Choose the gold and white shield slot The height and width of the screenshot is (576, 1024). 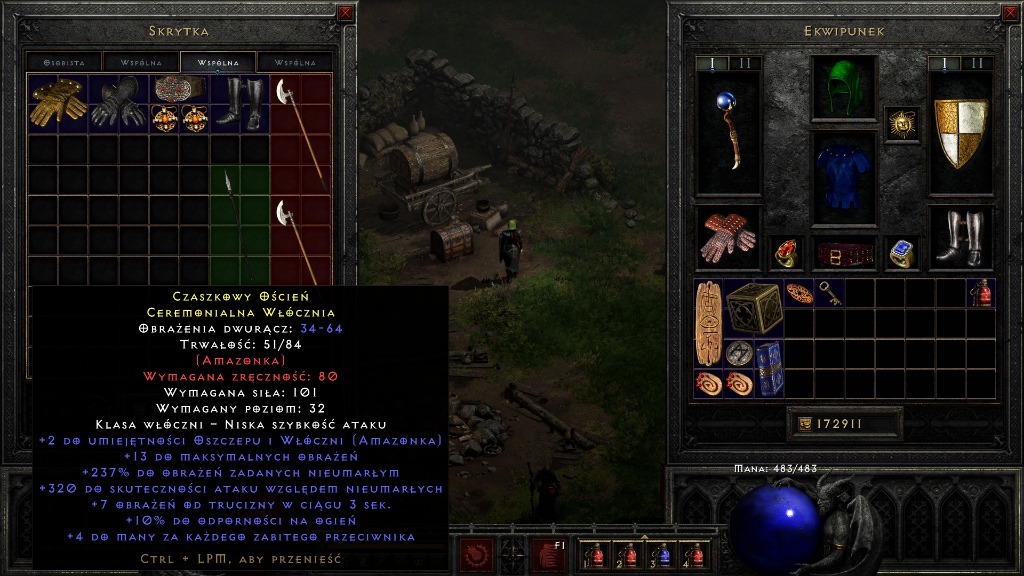point(960,132)
